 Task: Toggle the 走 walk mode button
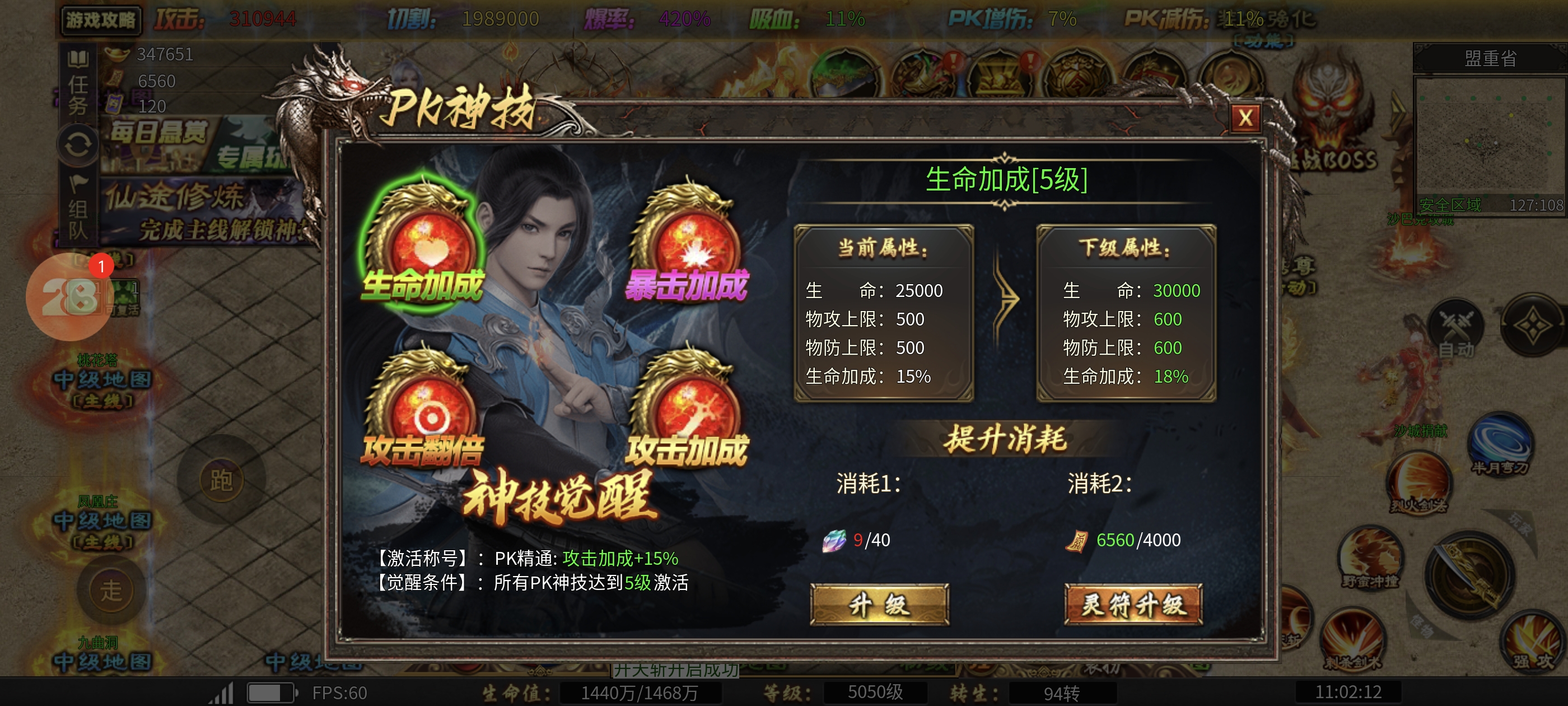[x=111, y=589]
